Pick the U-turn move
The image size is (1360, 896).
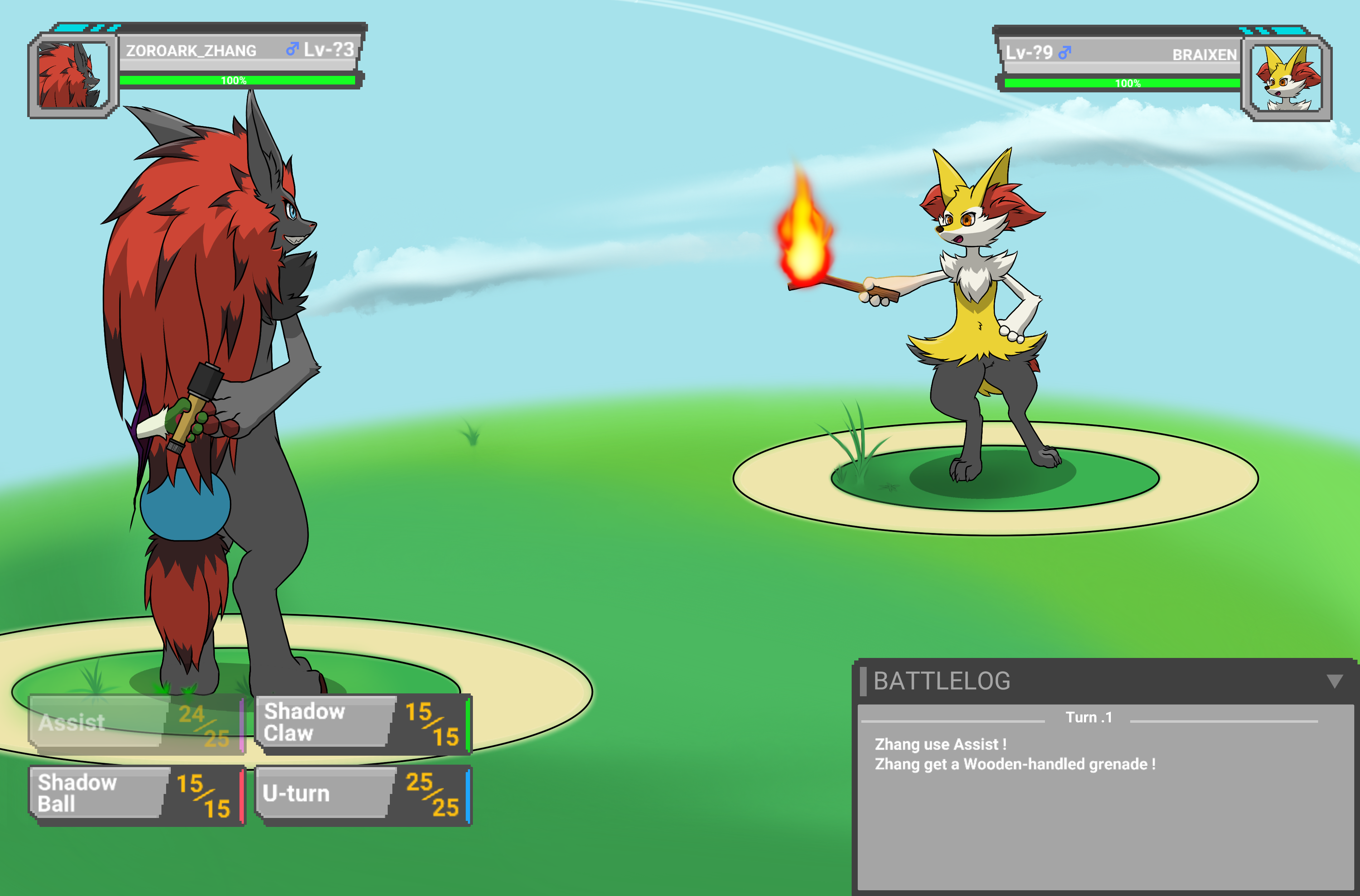[x=362, y=794]
